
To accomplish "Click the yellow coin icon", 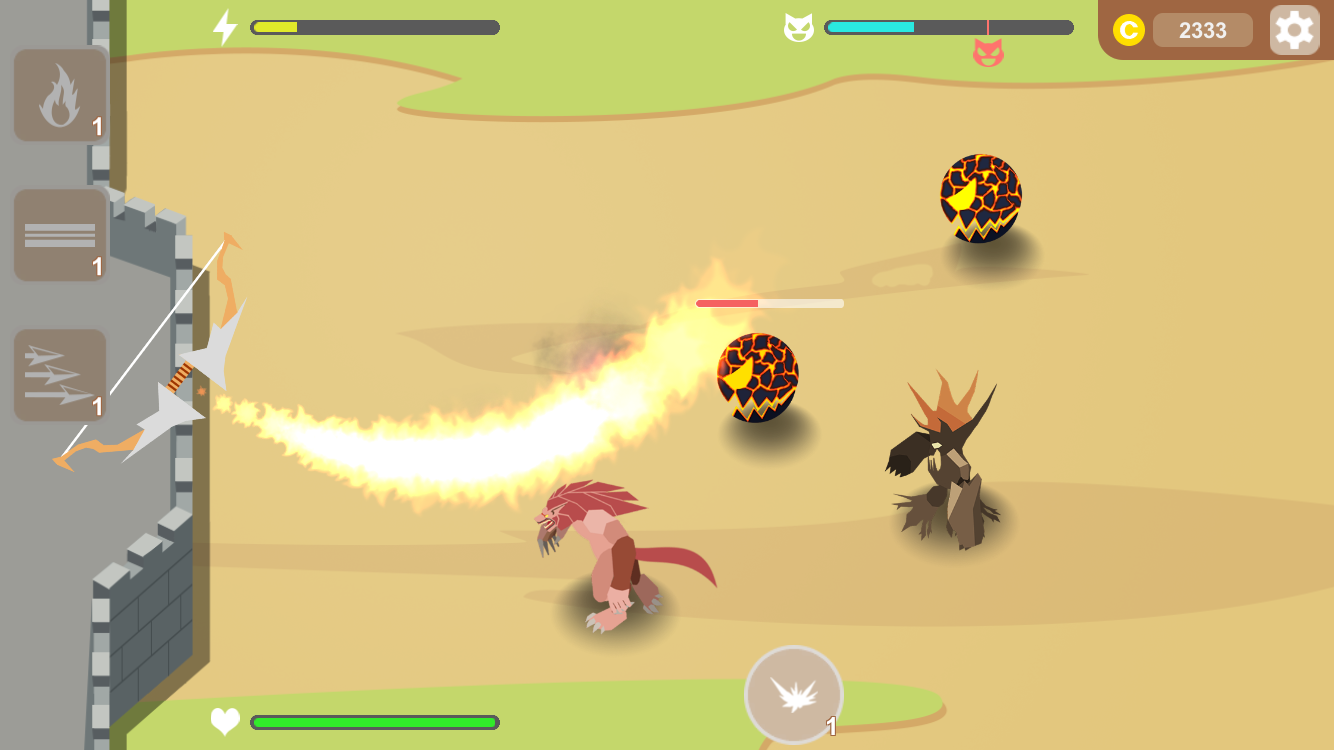I will [x=1130, y=30].
